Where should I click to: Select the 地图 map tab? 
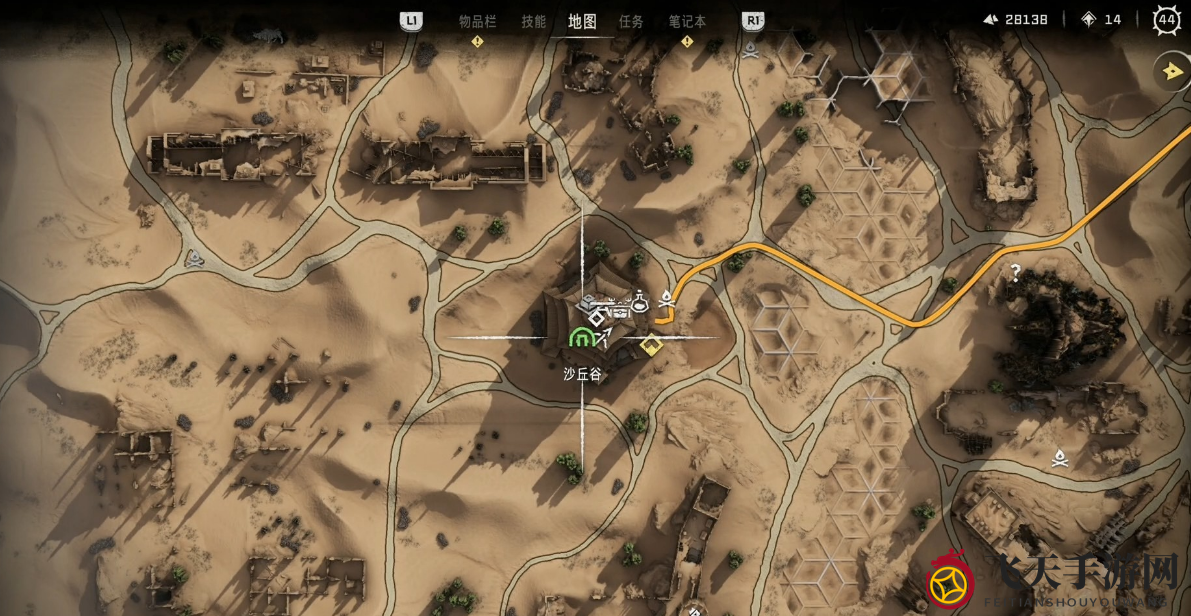(582, 21)
